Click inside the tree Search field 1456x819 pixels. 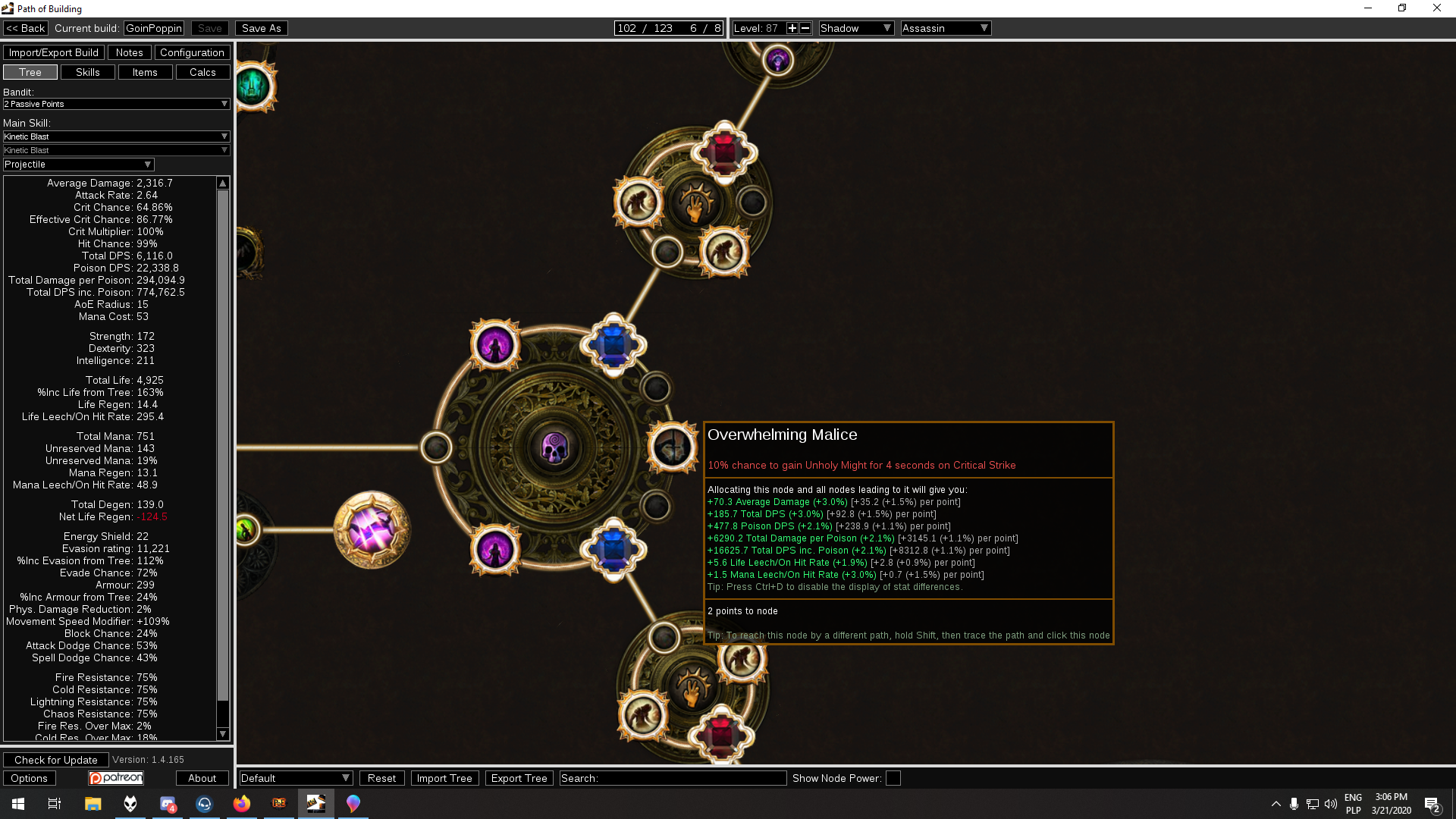click(673, 778)
